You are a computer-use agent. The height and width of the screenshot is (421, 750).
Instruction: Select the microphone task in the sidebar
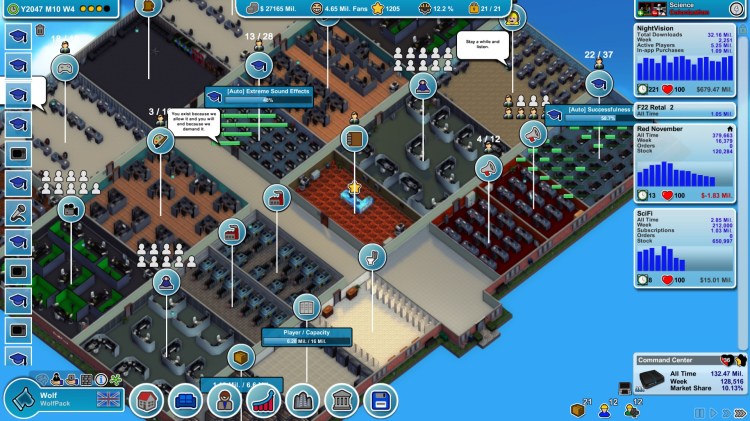coord(18,212)
